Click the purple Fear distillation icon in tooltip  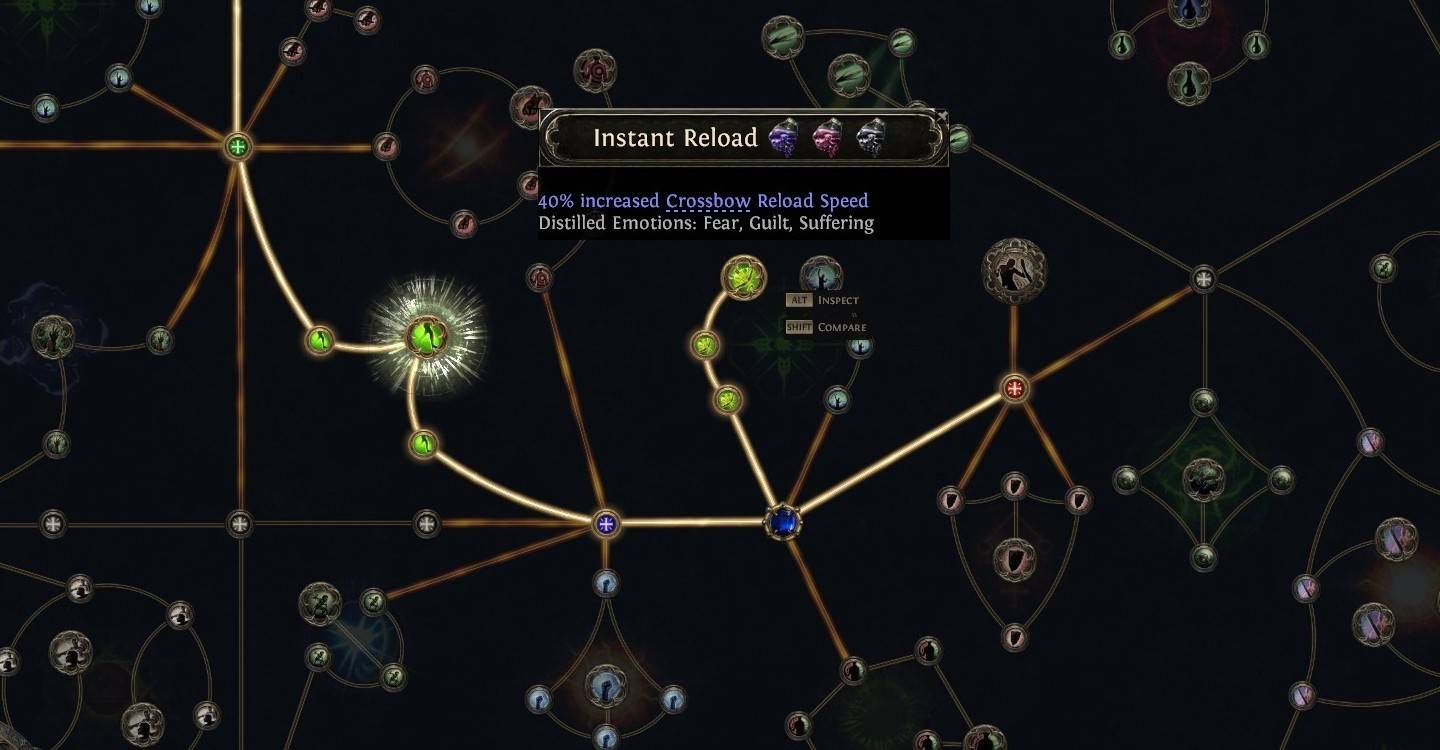coord(786,137)
